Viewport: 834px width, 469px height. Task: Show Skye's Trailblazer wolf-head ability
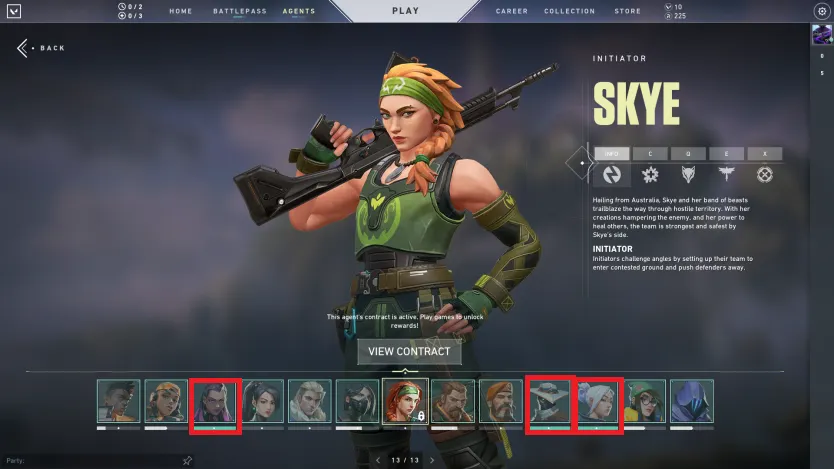point(689,174)
